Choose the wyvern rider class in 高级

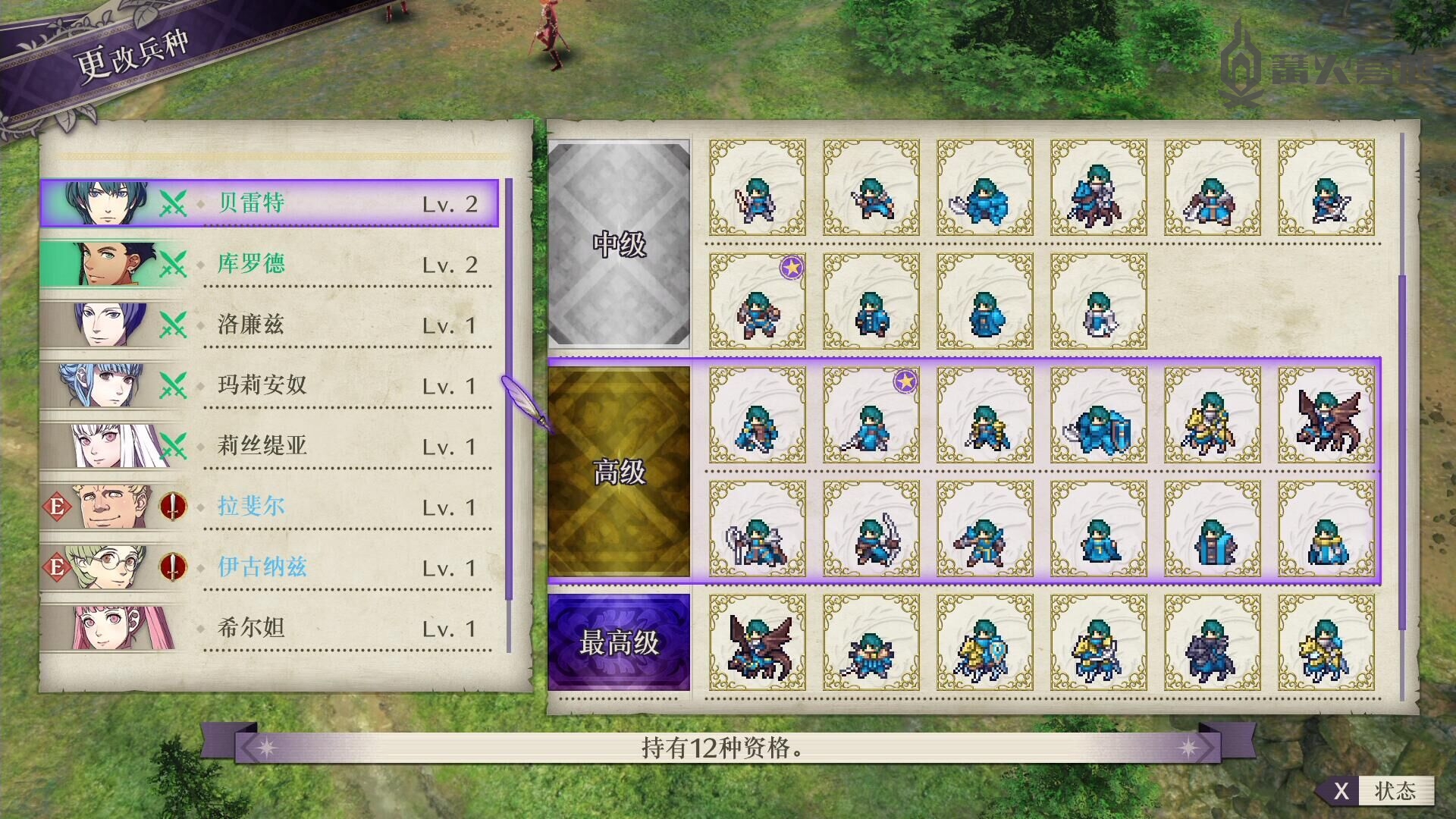(1326, 416)
